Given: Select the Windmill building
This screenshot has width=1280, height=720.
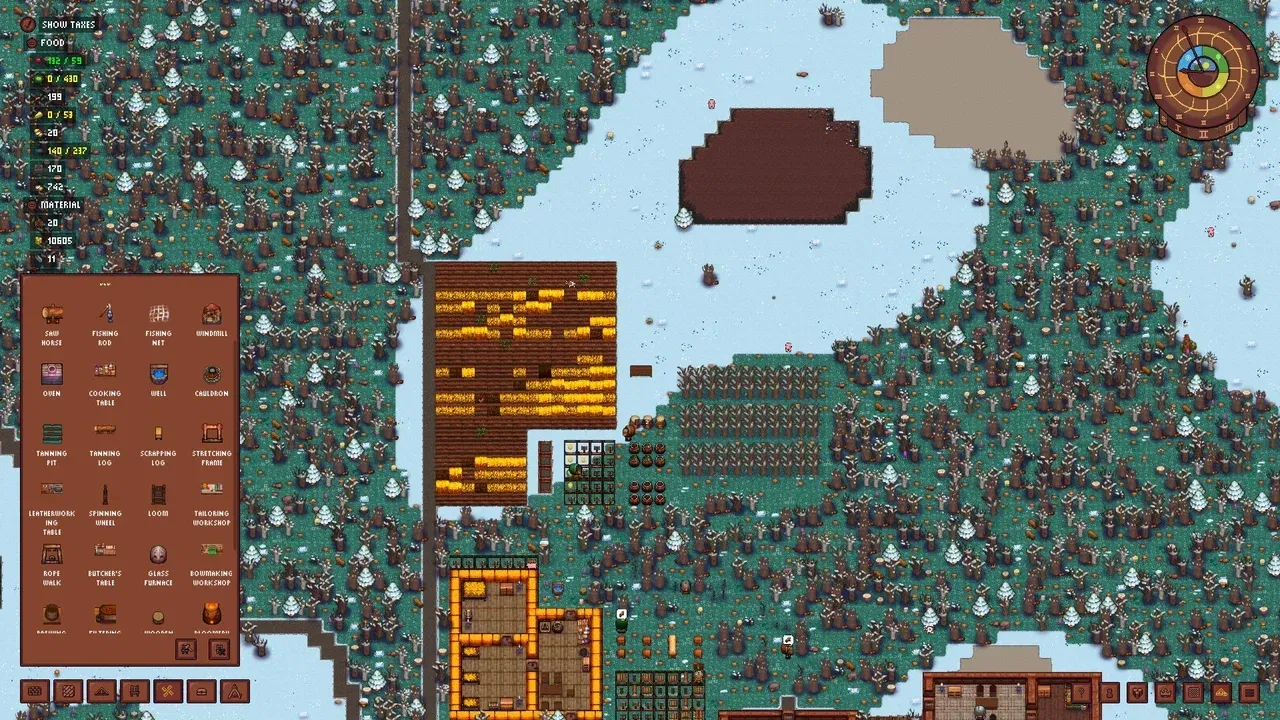Looking at the screenshot, I should click(x=210, y=315).
